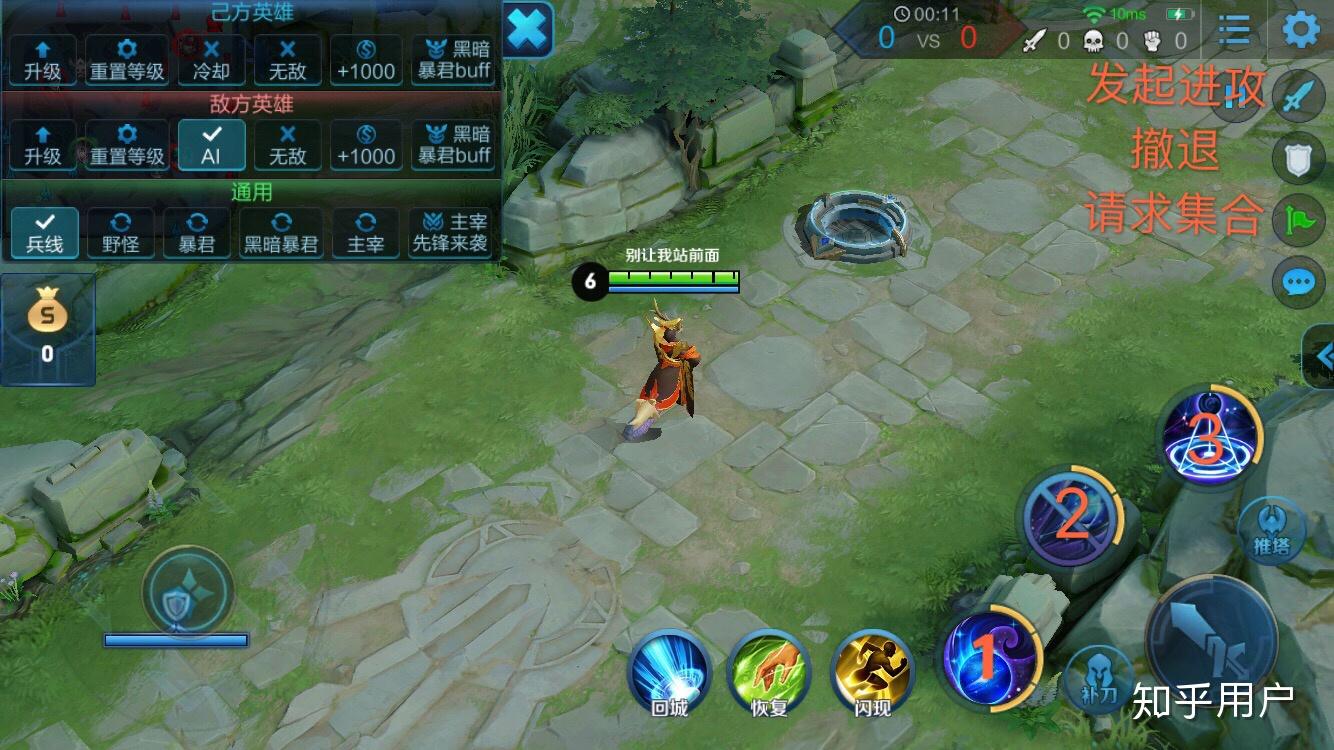This screenshot has height=750, width=1334.
Task: Toggle the 兵线 minion wave checkbox
Action: pos(44,232)
